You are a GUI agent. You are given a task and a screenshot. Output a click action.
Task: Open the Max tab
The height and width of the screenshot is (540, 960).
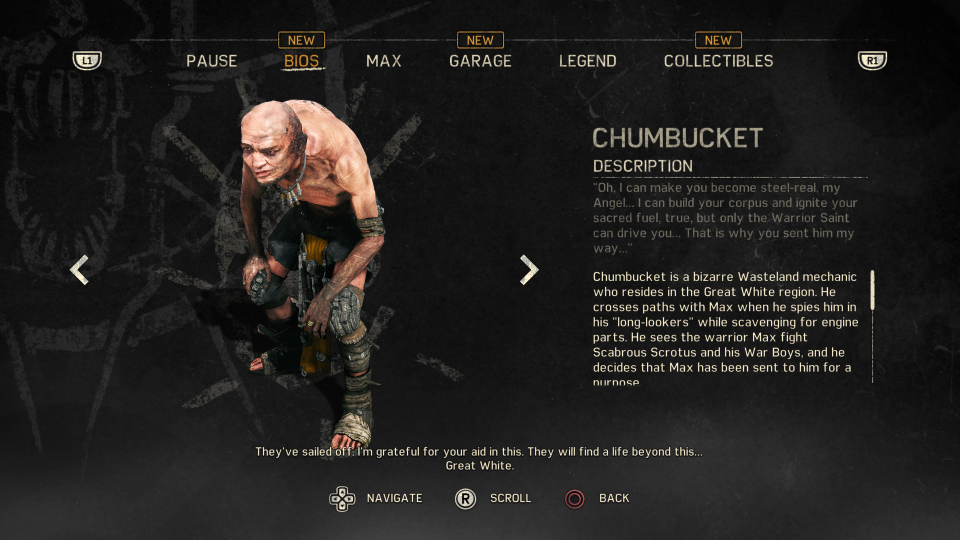(x=383, y=61)
